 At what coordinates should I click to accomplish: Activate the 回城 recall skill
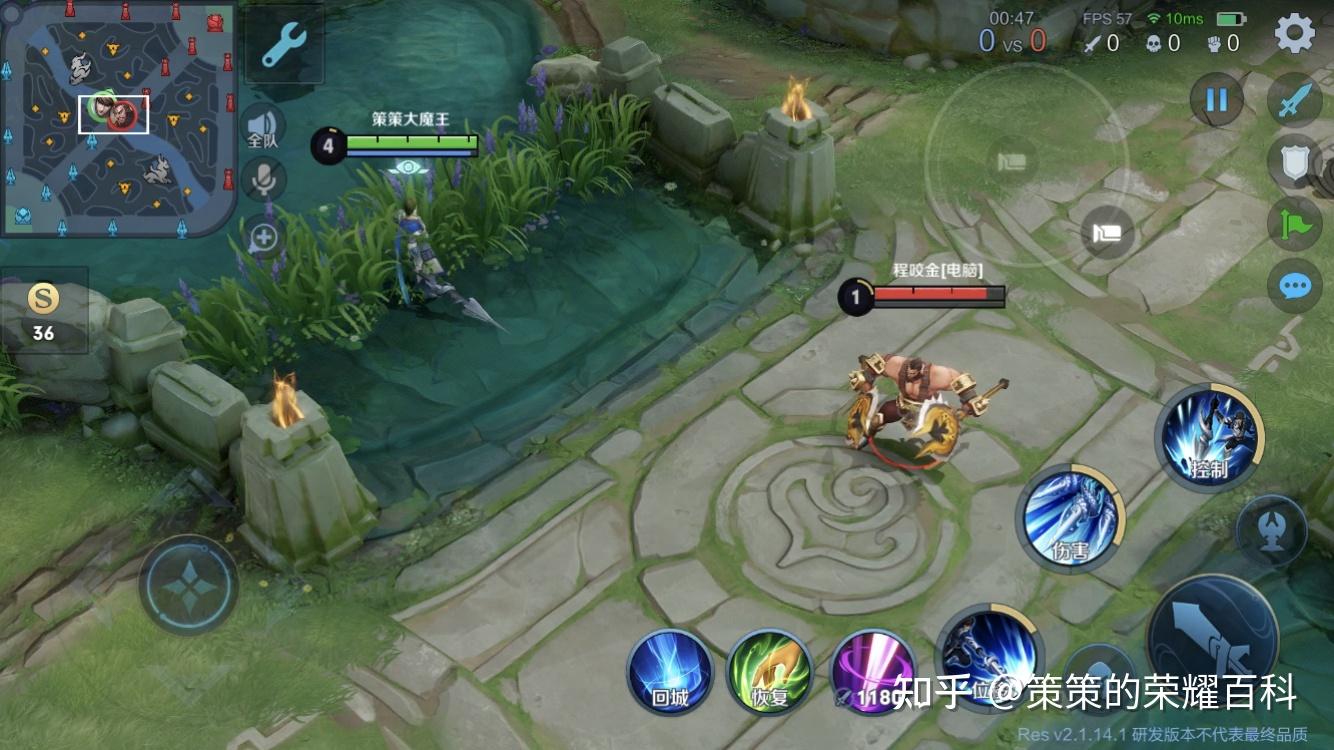670,671
